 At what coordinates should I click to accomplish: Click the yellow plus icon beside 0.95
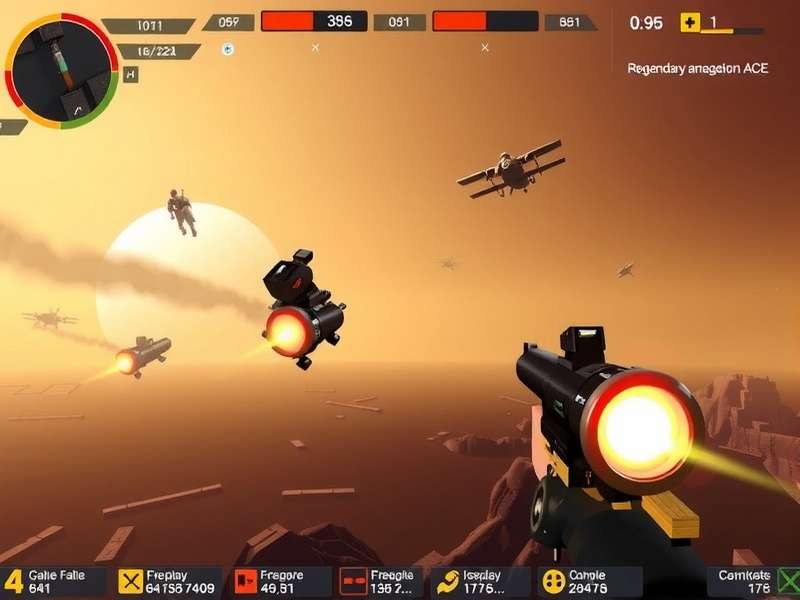pyautogui.click(x=689, y=22)
